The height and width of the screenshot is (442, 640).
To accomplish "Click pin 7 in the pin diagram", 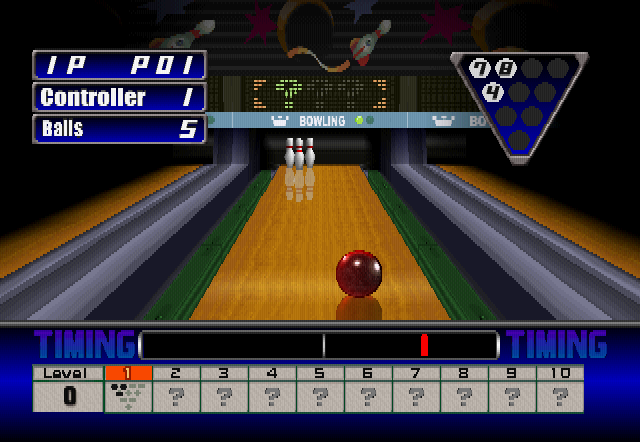I will pos(480,69).
